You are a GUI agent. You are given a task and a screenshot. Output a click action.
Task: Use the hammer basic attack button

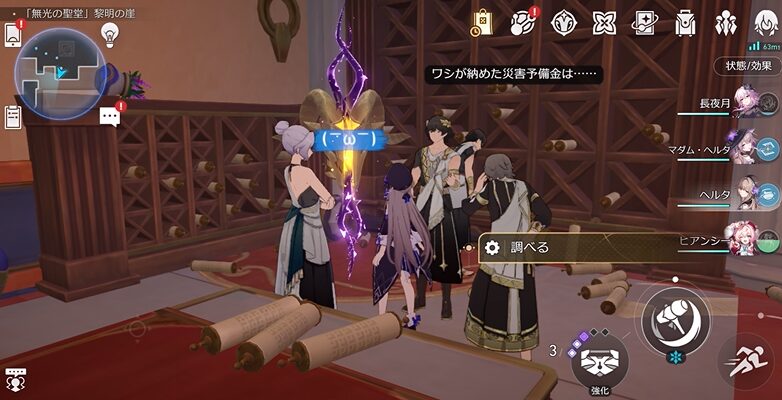click(x=676, y=319)
